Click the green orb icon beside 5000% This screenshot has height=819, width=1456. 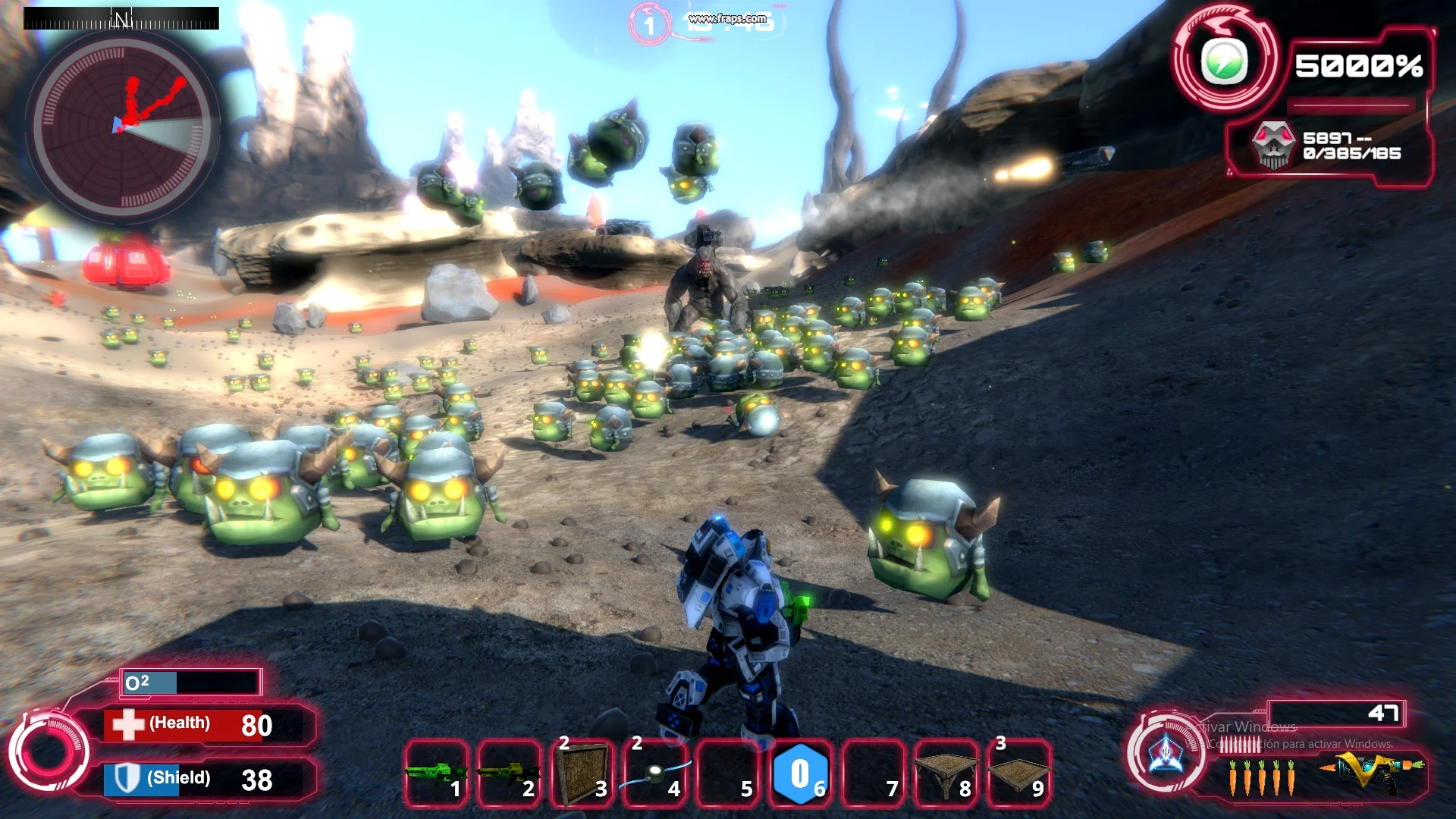click(x=1223, y=62)
